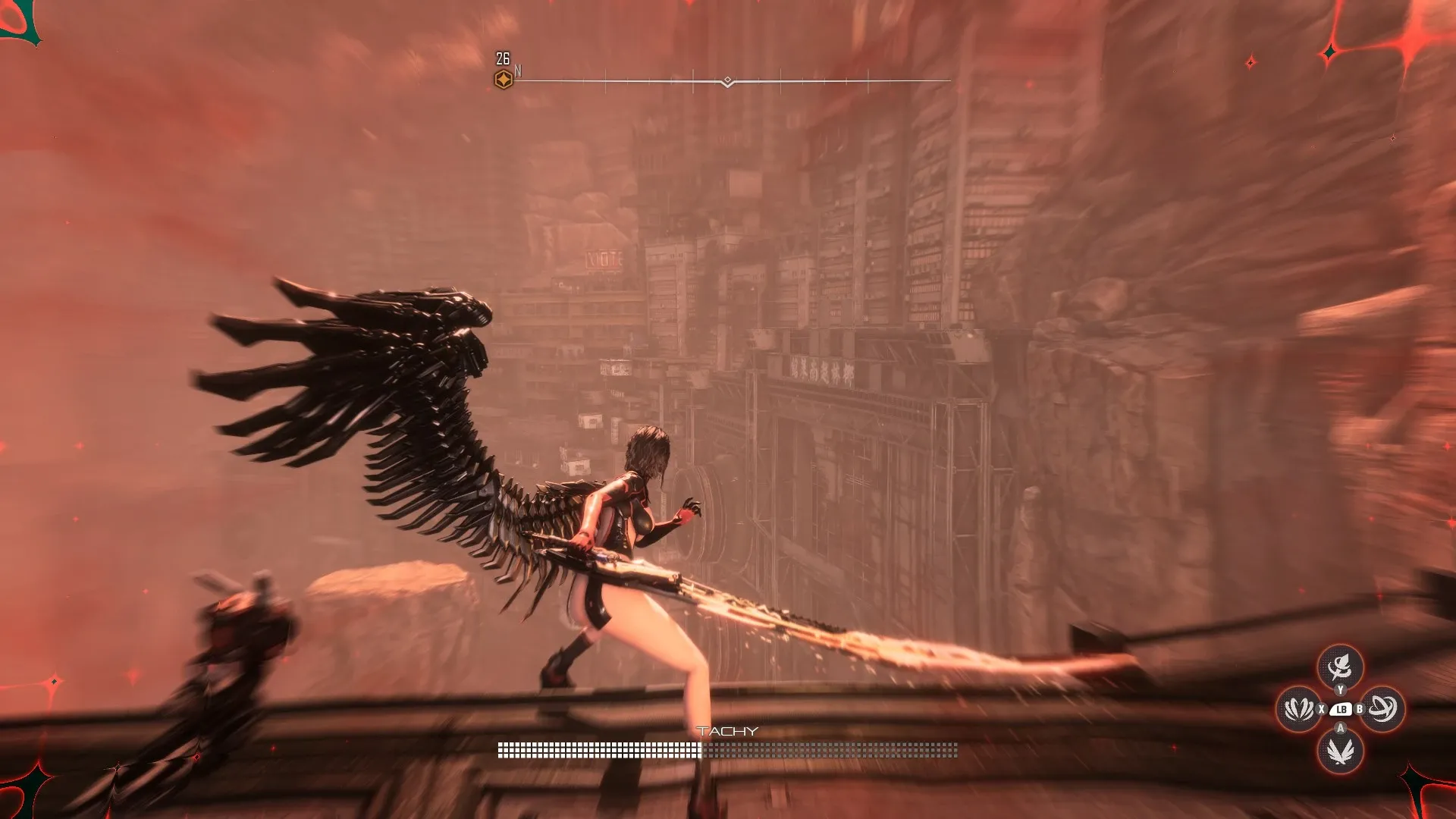The width and height of the screenshot is (1456, 819).
Task: Click the orange hexagon objective marker on compass
Action: 504,80
